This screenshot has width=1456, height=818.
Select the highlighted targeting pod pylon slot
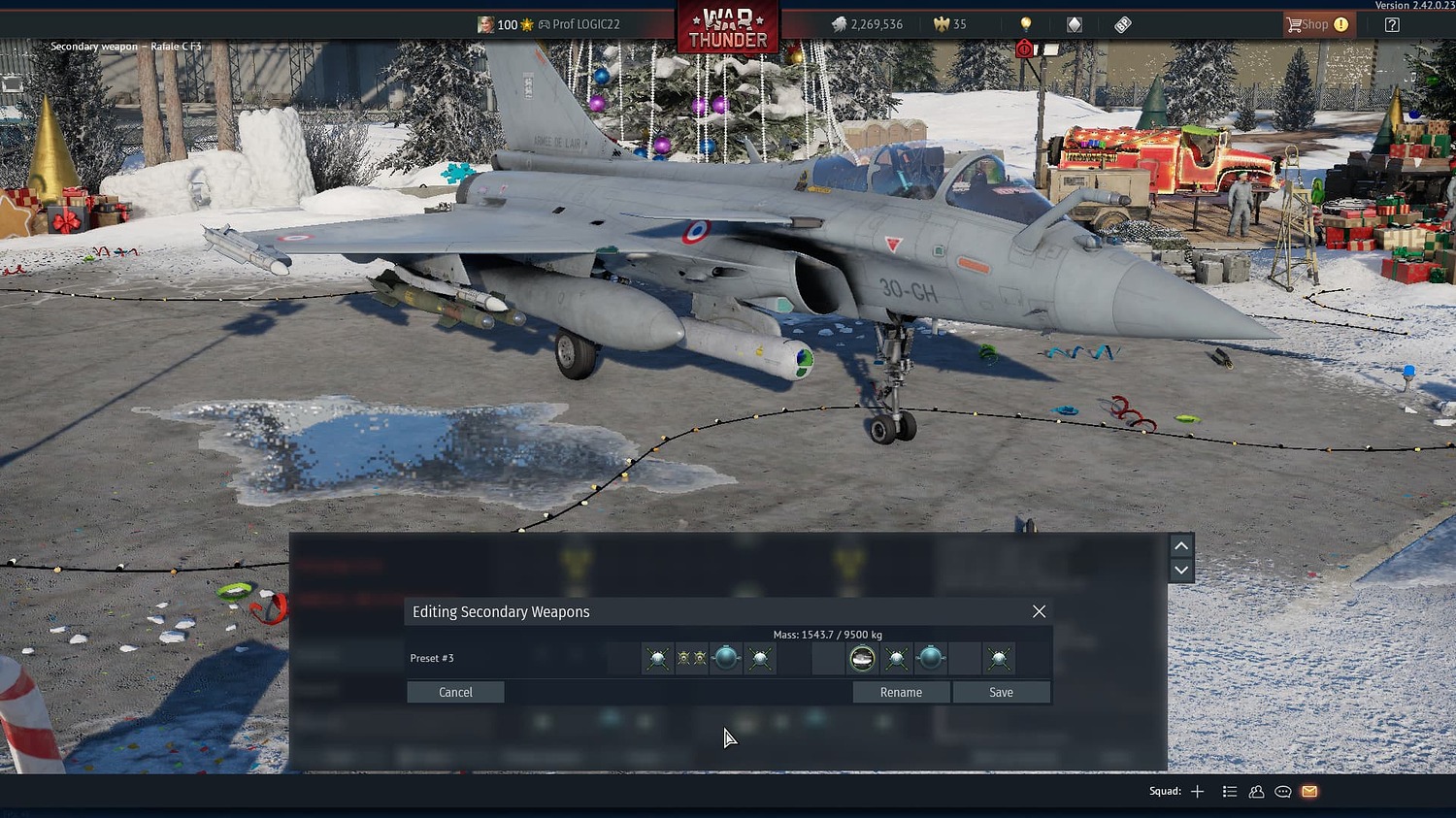[x=862, y=659]
